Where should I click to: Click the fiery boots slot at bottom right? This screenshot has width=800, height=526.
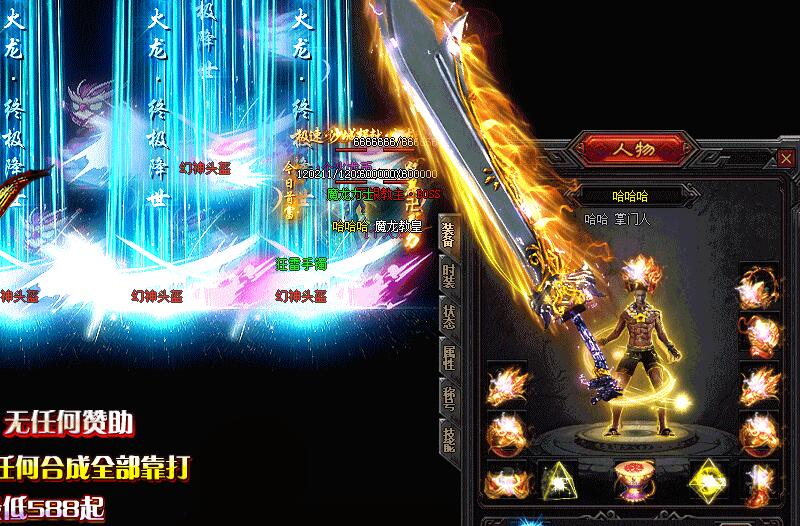click(759, 482)
